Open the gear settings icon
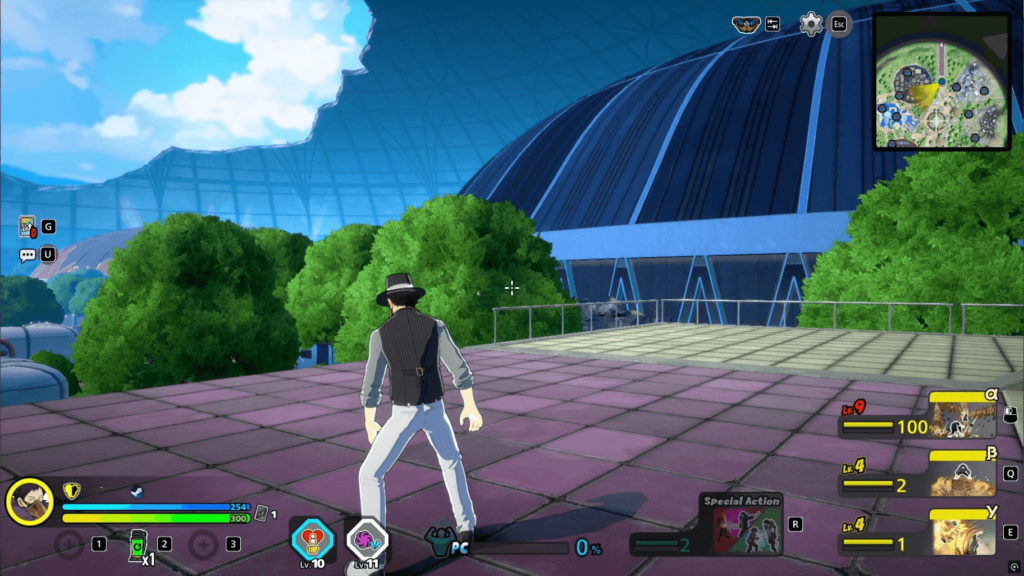 (x=811, y=24)
